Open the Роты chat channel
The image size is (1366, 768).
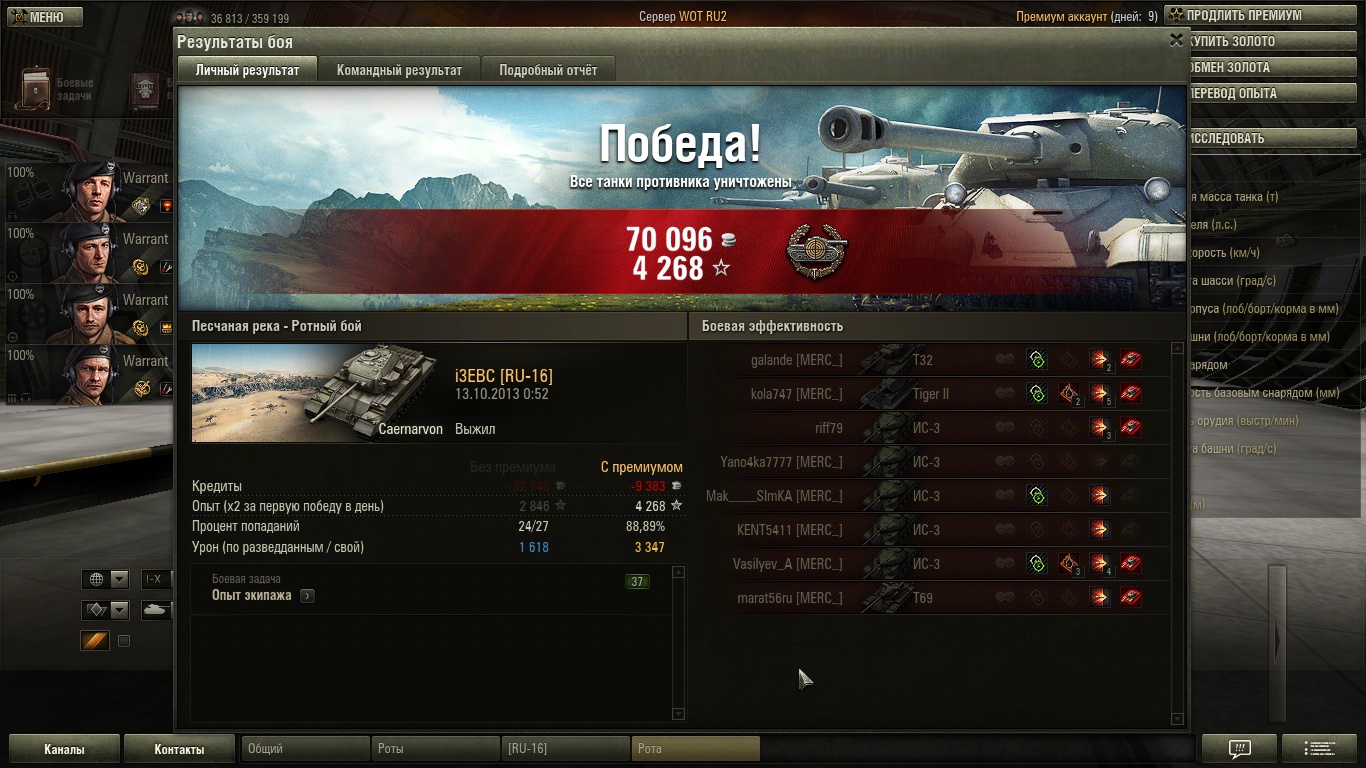(x=435, y=748)
